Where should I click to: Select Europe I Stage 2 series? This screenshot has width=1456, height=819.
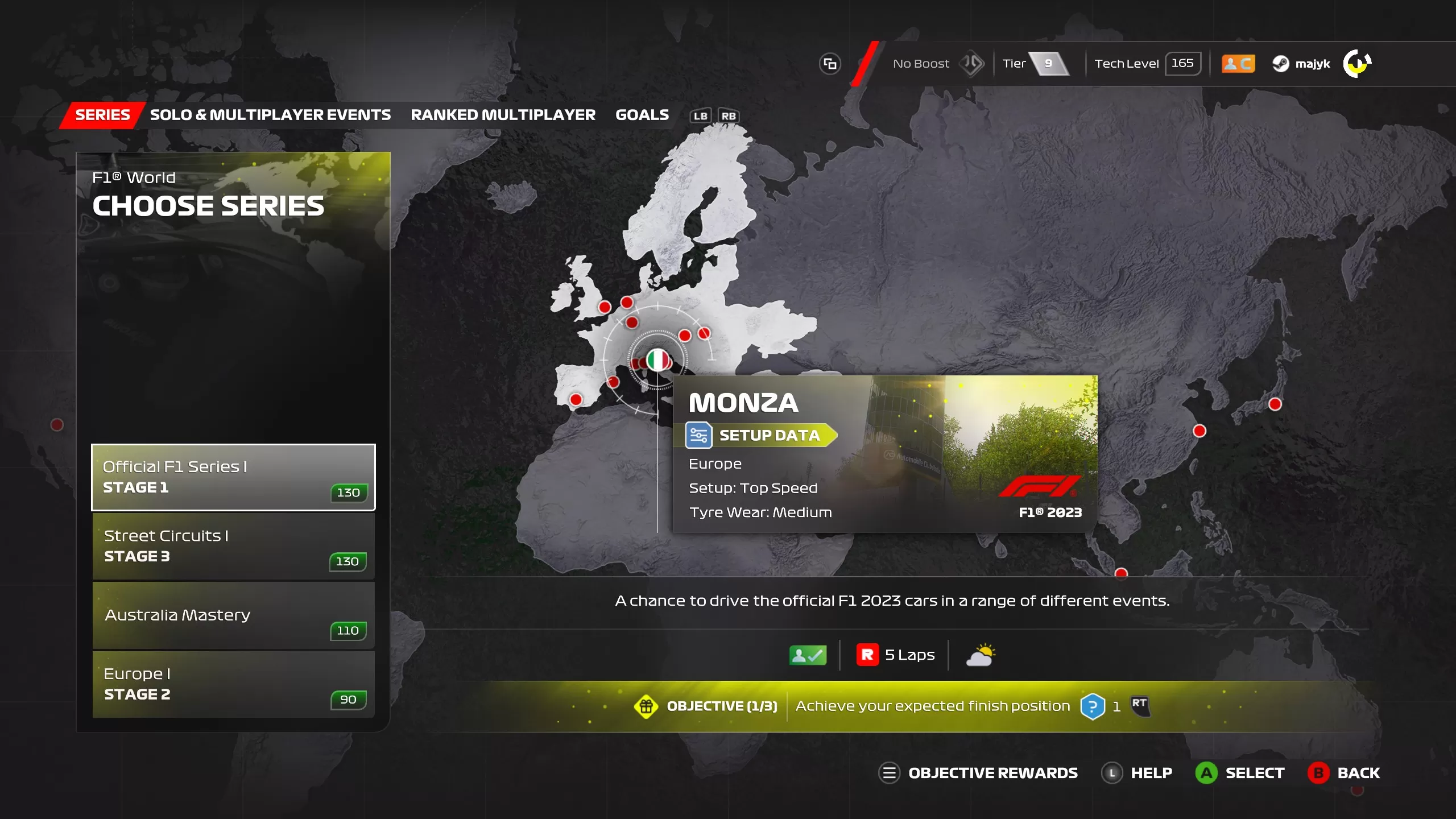click(233, 684)
